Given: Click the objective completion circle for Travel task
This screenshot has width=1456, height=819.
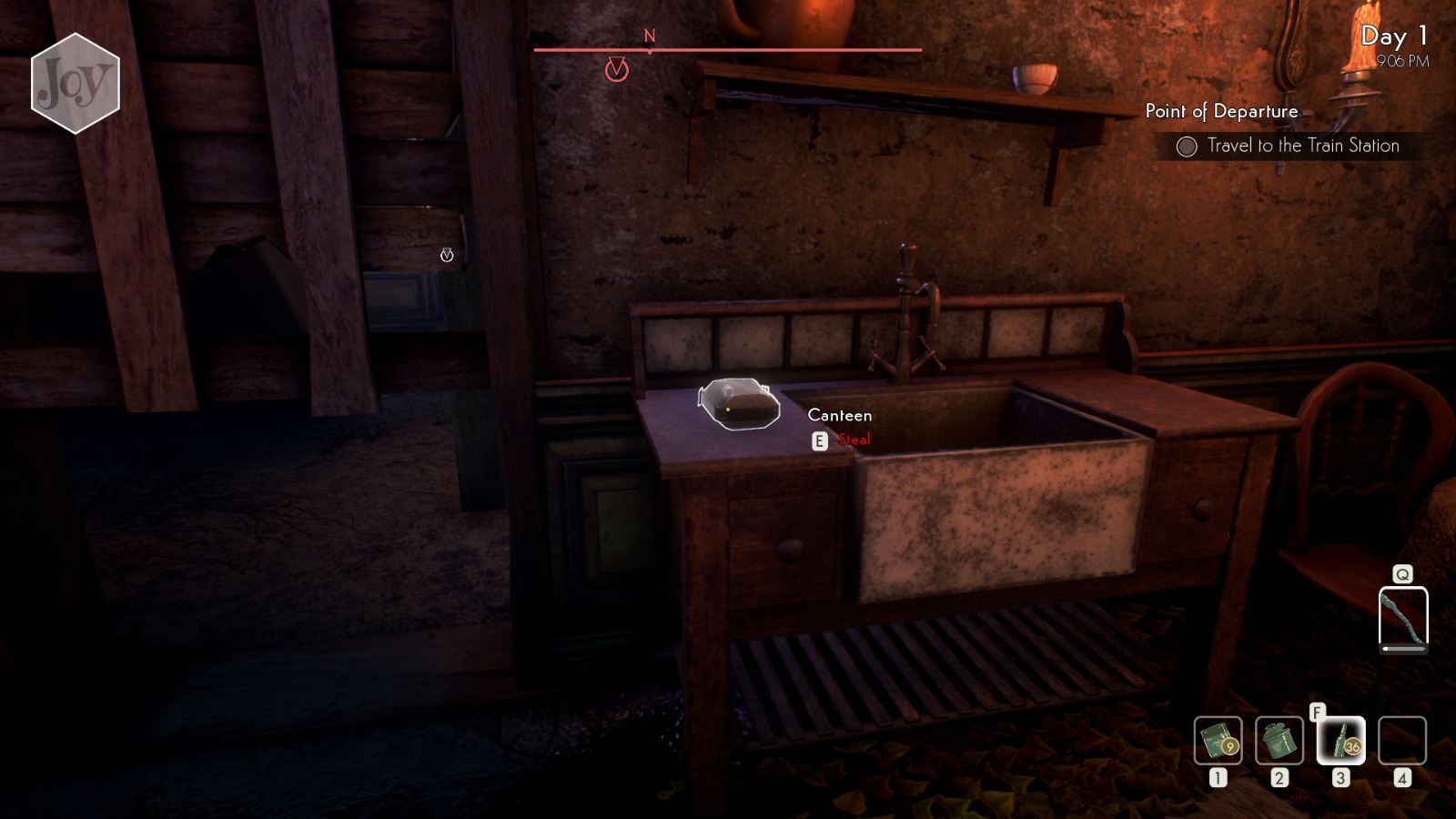Looking at the screenshot, I should (x=1186, y=146).
